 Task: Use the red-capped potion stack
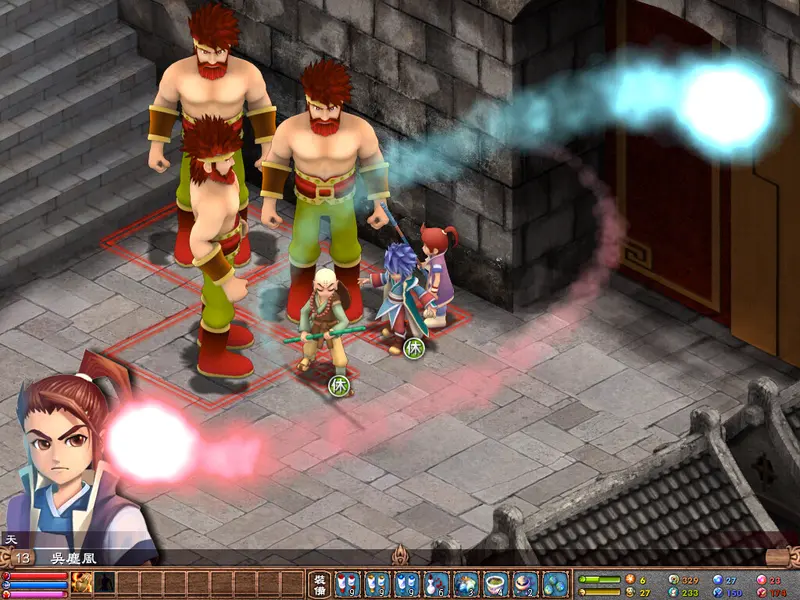347,583
